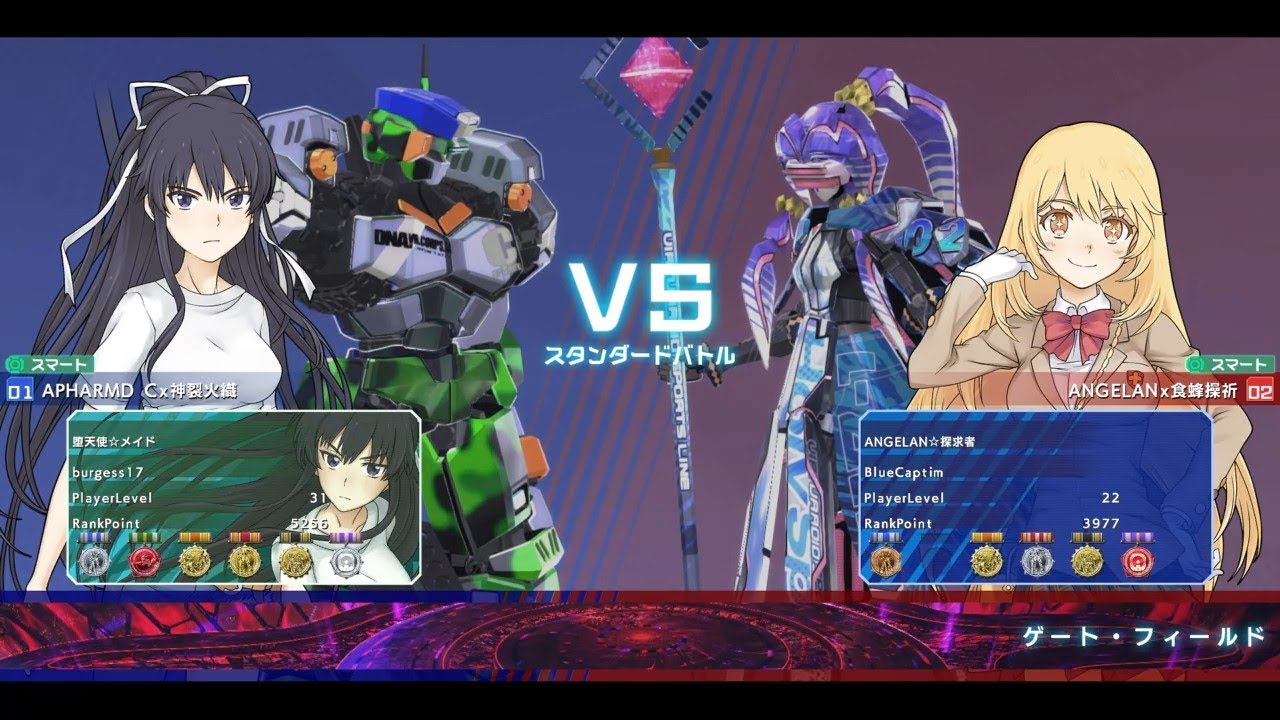Click the RankPoint 5256 value bar
This screenshot has height=720, width=1280.
click(200, 524)
